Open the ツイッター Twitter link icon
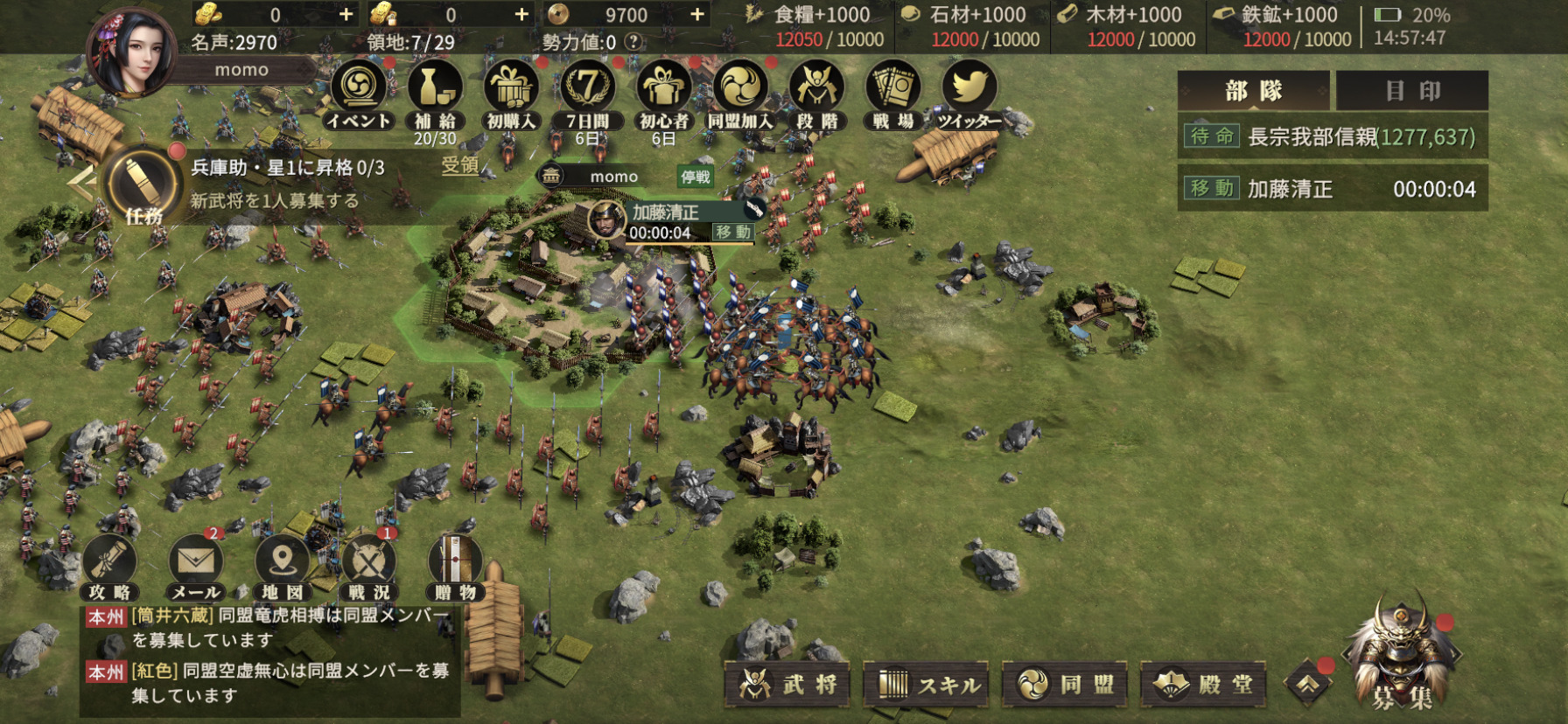Screen dimensions: 1568x724 (969, 94)
